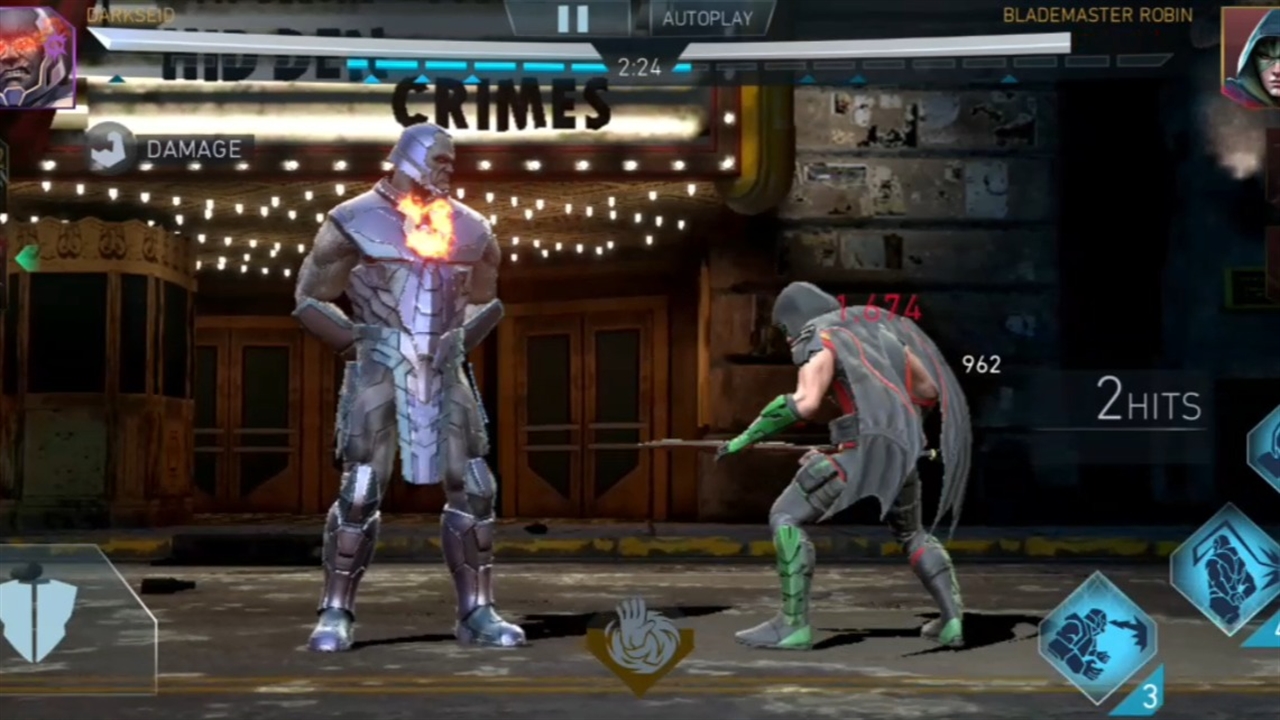Viewport: 1280px width, 720px height.
Task: Tap the Blademaster Robin portrait
Action: [x=1254, y=56]
